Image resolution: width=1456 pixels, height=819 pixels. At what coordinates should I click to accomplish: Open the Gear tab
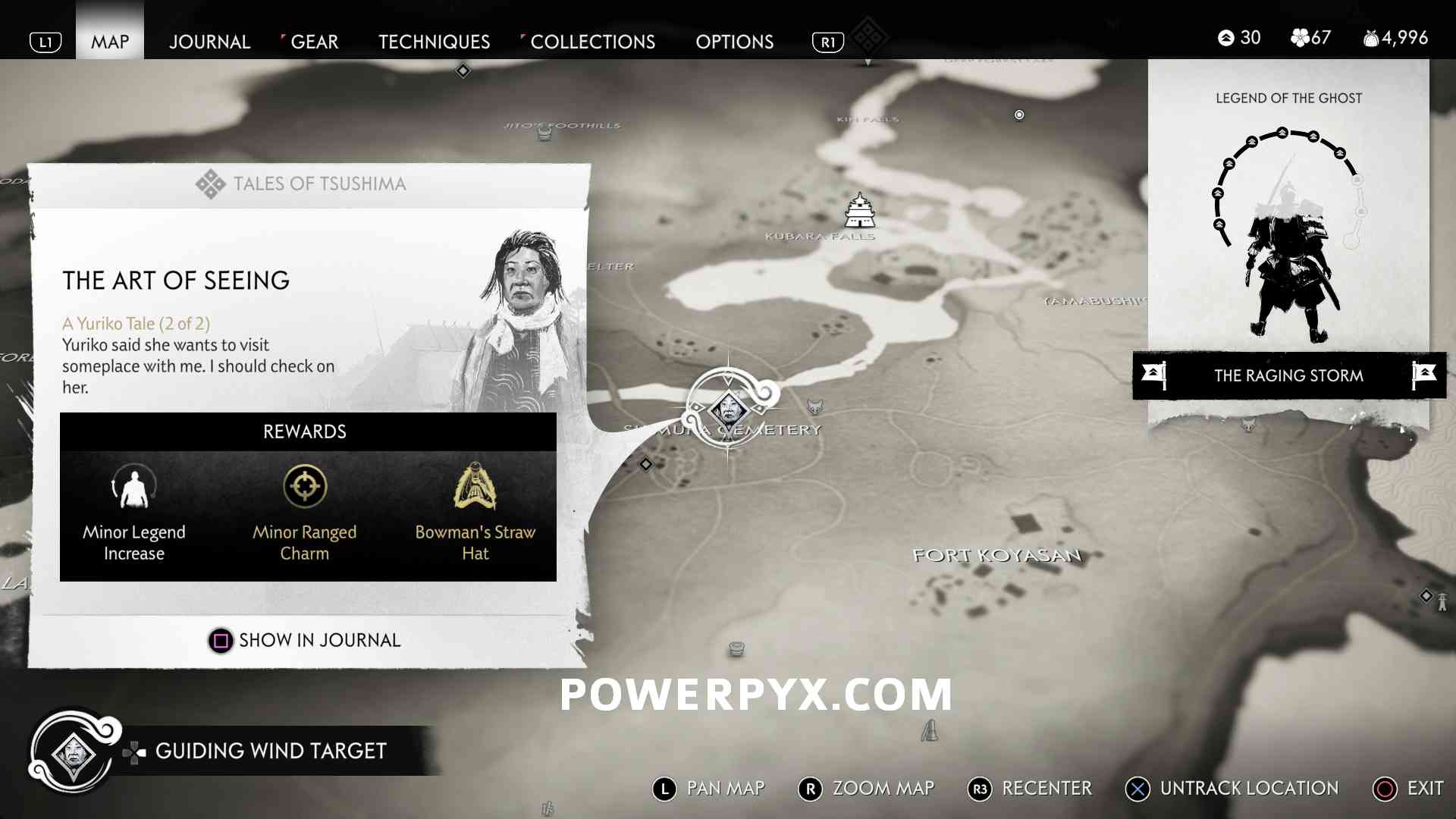pyautogui.click(x=314, y=42)
